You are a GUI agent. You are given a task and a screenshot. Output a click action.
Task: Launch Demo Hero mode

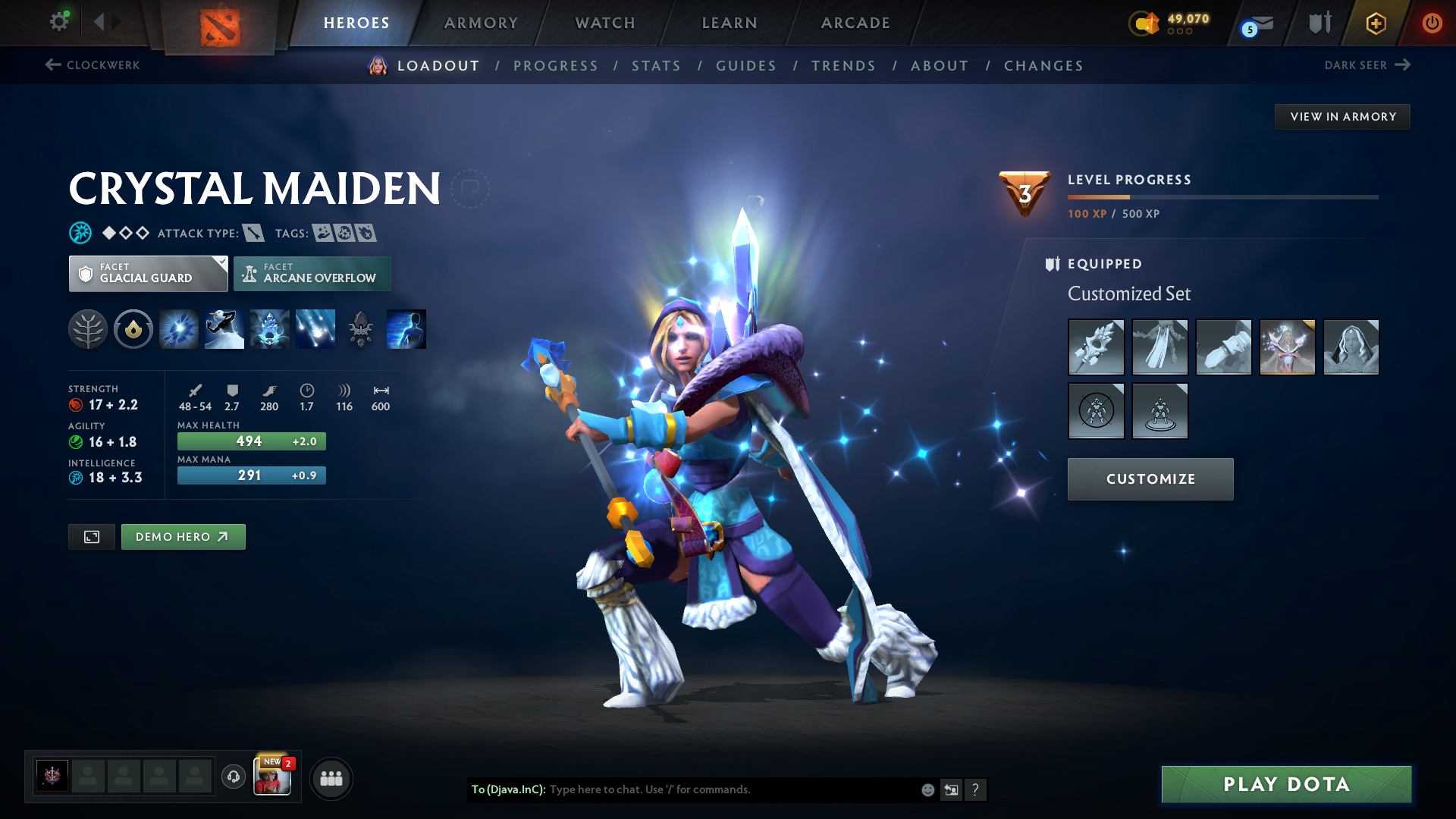tap(183, 537)
